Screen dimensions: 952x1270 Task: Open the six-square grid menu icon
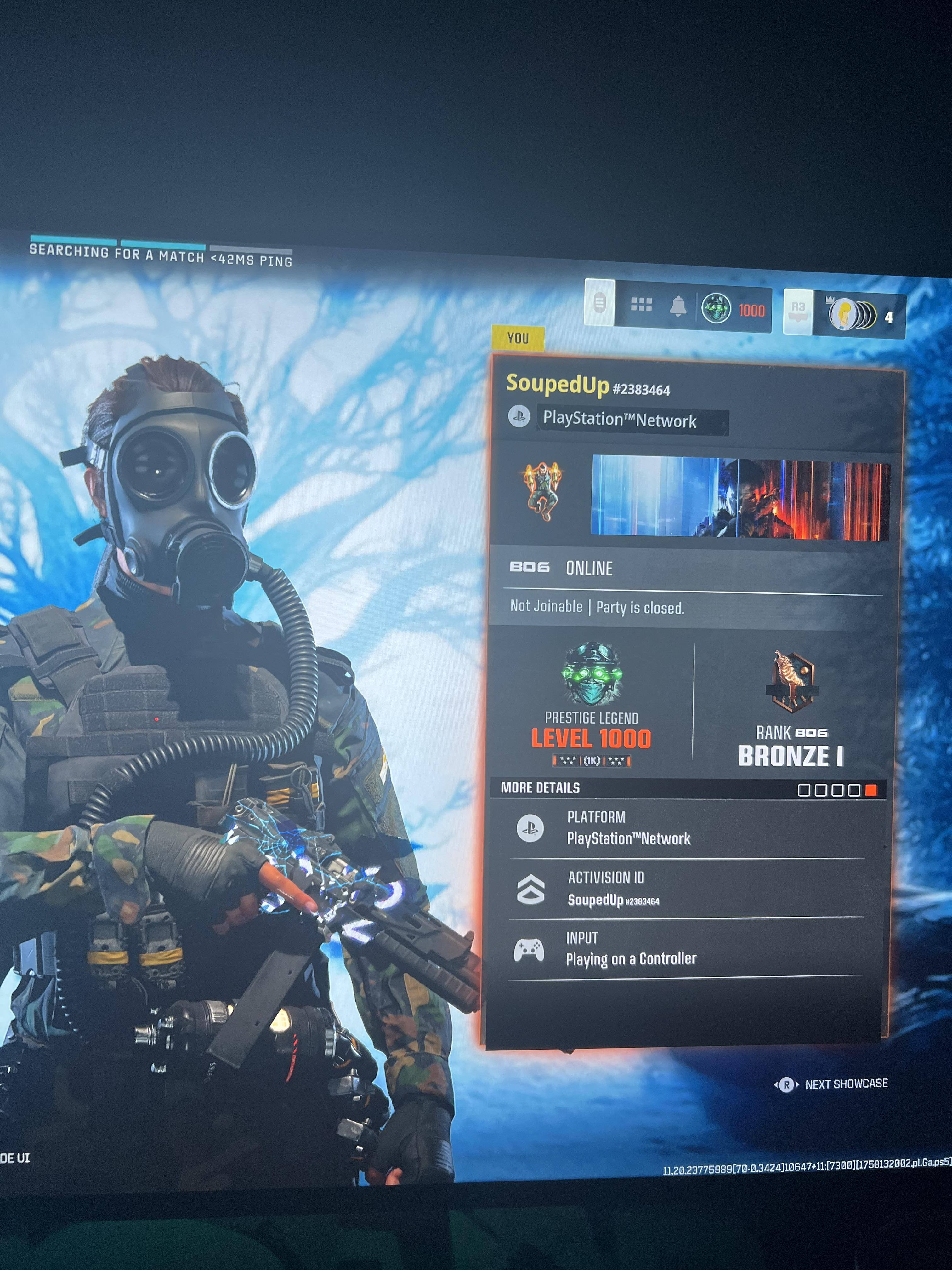(x=641, y=304)
